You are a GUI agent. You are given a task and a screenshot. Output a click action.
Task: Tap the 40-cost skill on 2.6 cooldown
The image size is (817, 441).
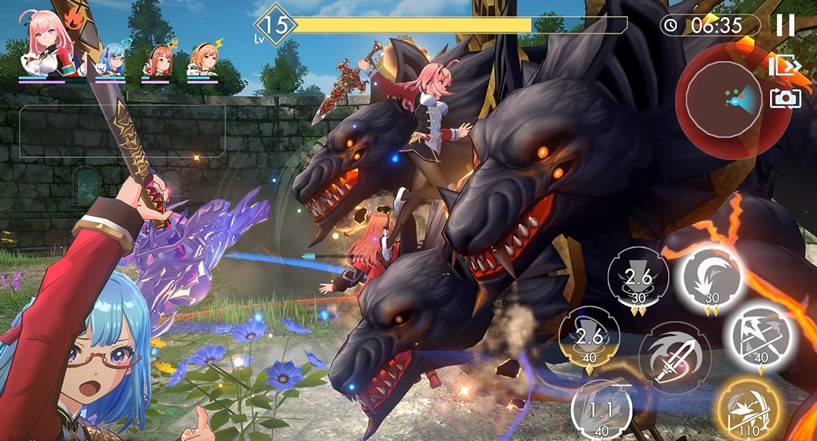[589, 336]
